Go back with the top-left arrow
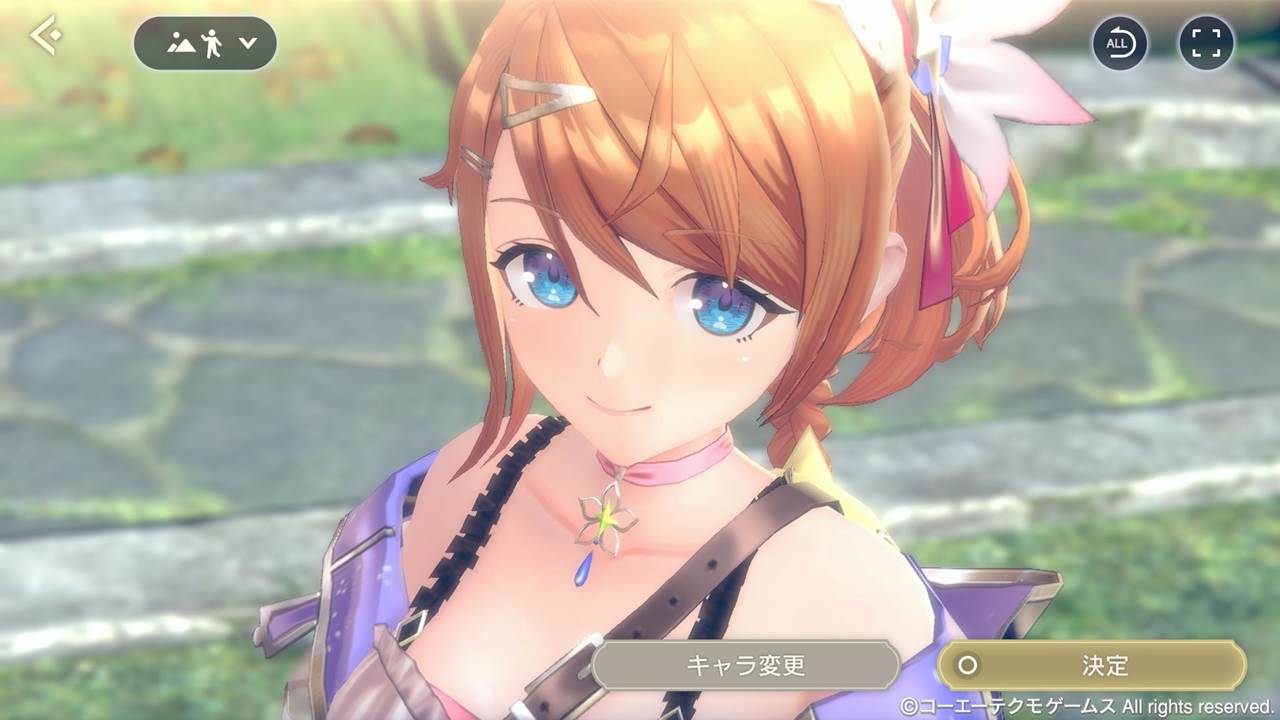 [x=45, y=37]
